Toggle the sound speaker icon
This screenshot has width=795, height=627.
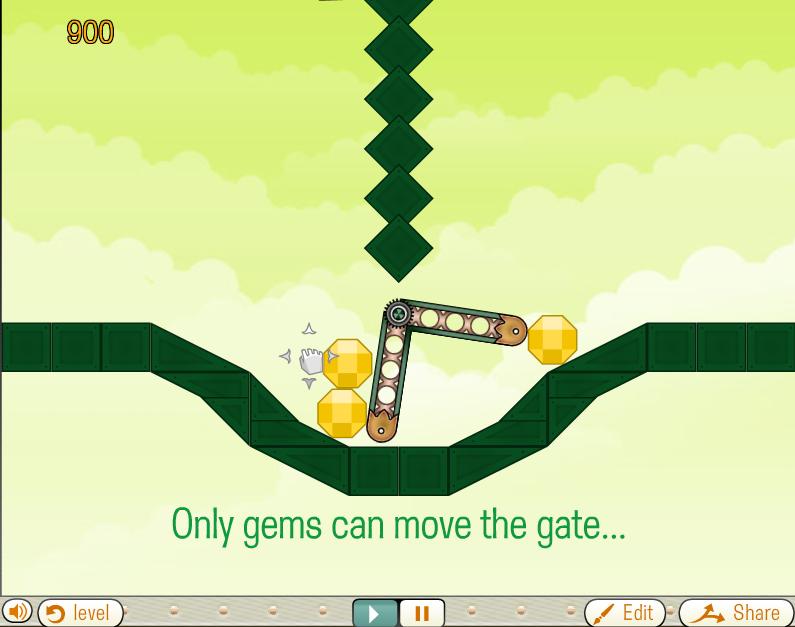tap(16, 611)
